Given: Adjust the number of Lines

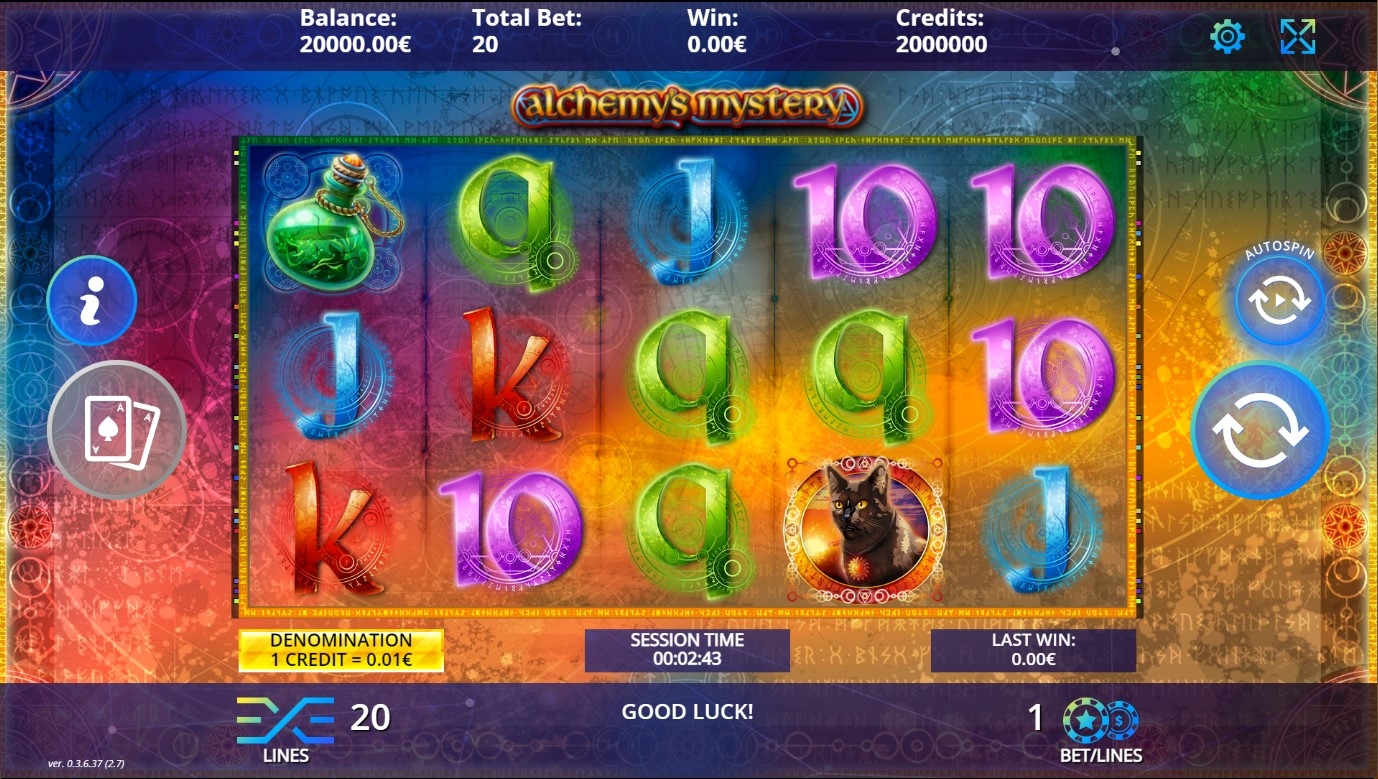Looking at the screenshot, I should pos(285,720).
